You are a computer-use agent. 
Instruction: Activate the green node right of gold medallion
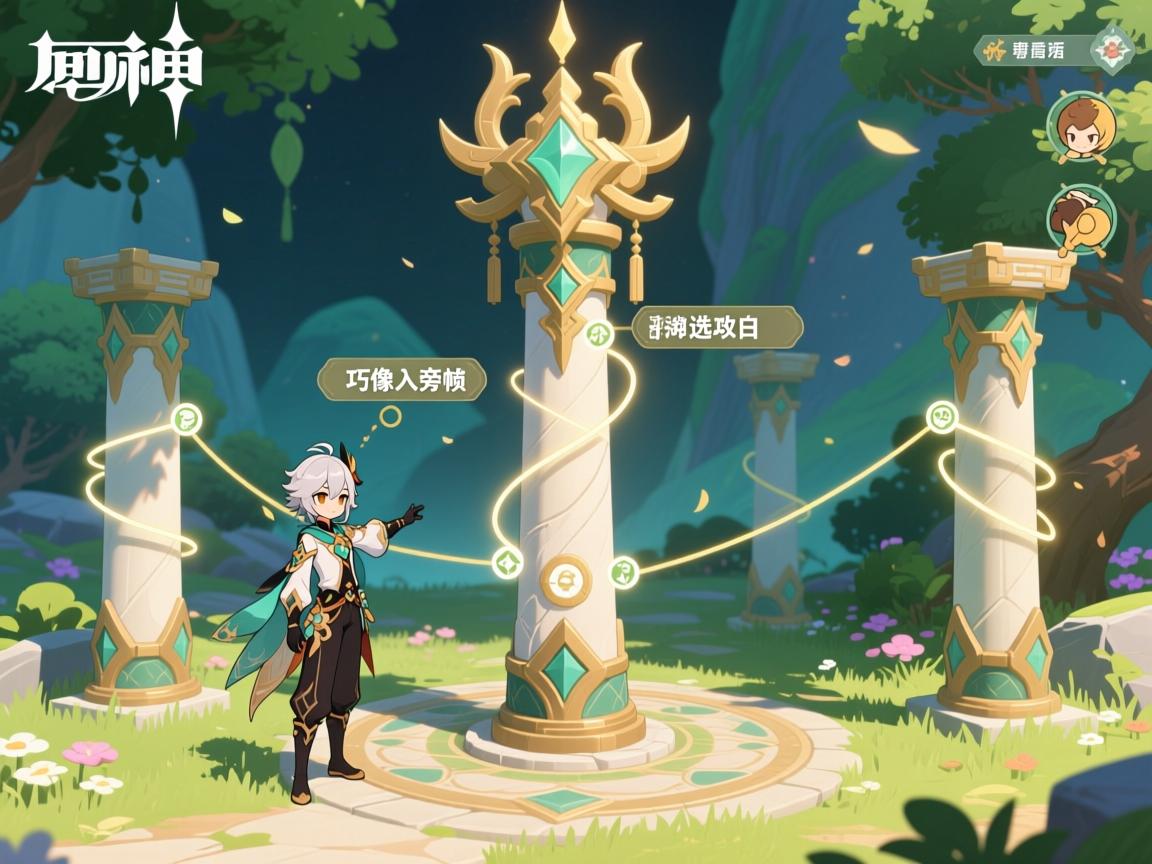point(622,571)
